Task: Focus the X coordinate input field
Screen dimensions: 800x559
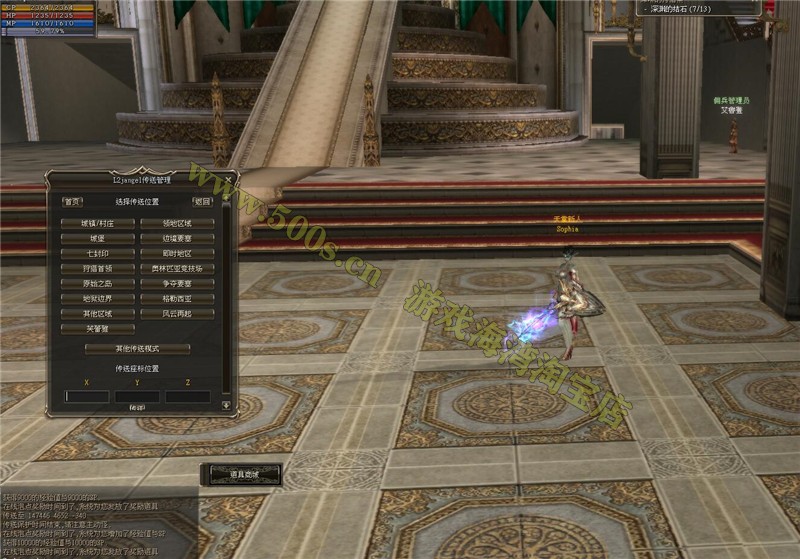Action: pos(87,397)
